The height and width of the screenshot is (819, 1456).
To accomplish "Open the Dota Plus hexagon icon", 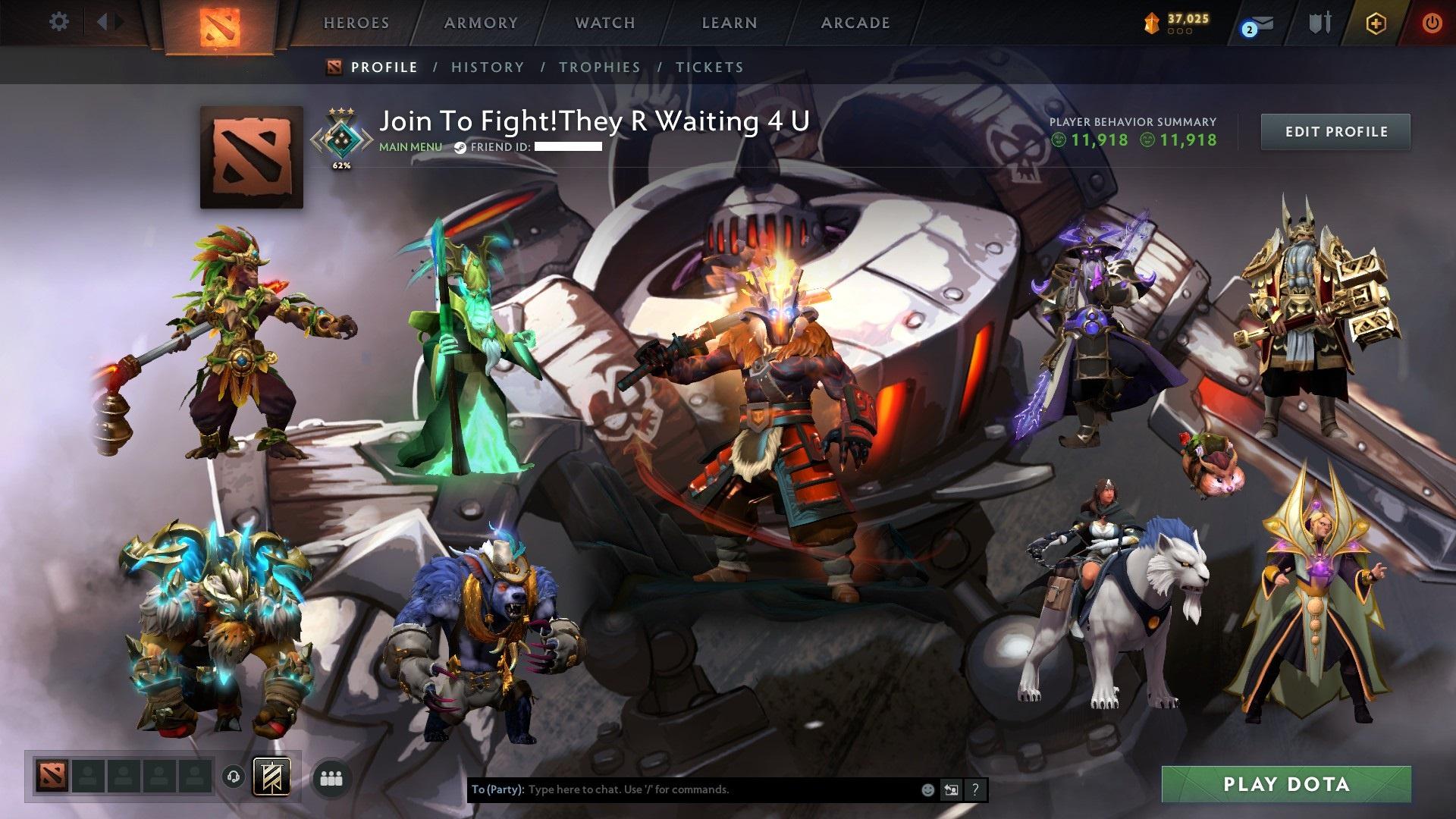I will click(x=1376, y=24).
